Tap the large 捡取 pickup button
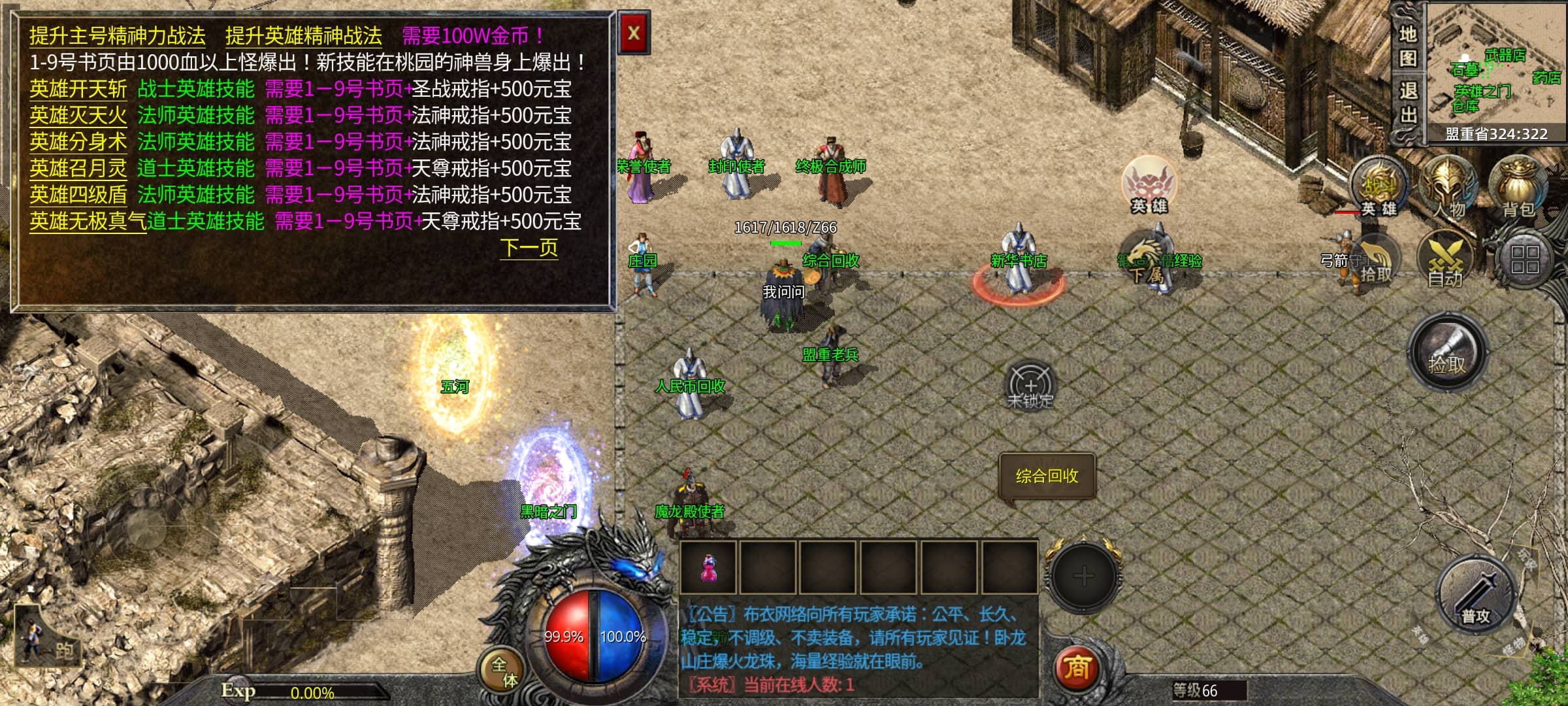The width and height of the screenshot is (1568, 706). point(1447,354)
